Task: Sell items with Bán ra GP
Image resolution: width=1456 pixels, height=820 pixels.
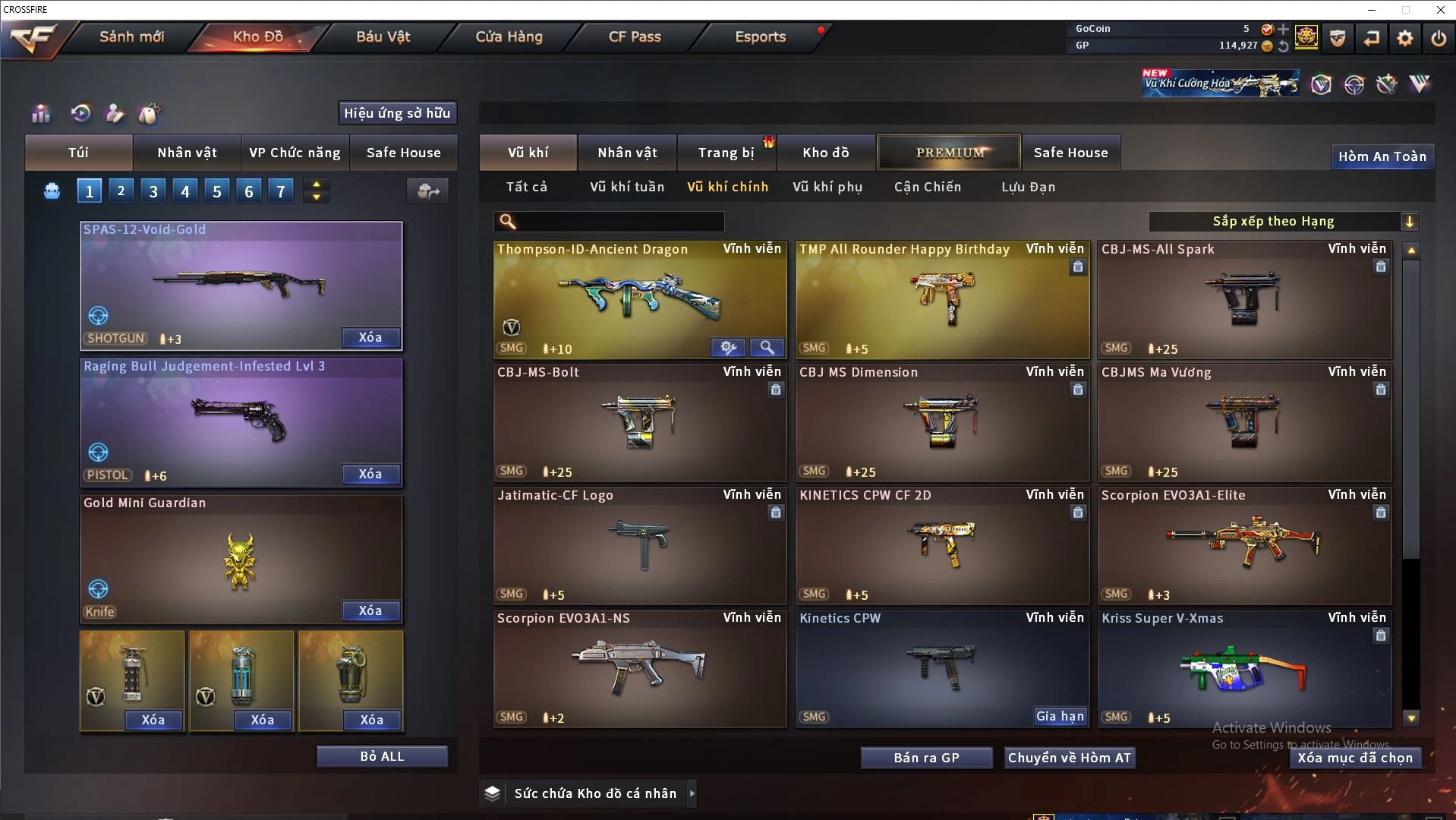Action: click(926, 758)
